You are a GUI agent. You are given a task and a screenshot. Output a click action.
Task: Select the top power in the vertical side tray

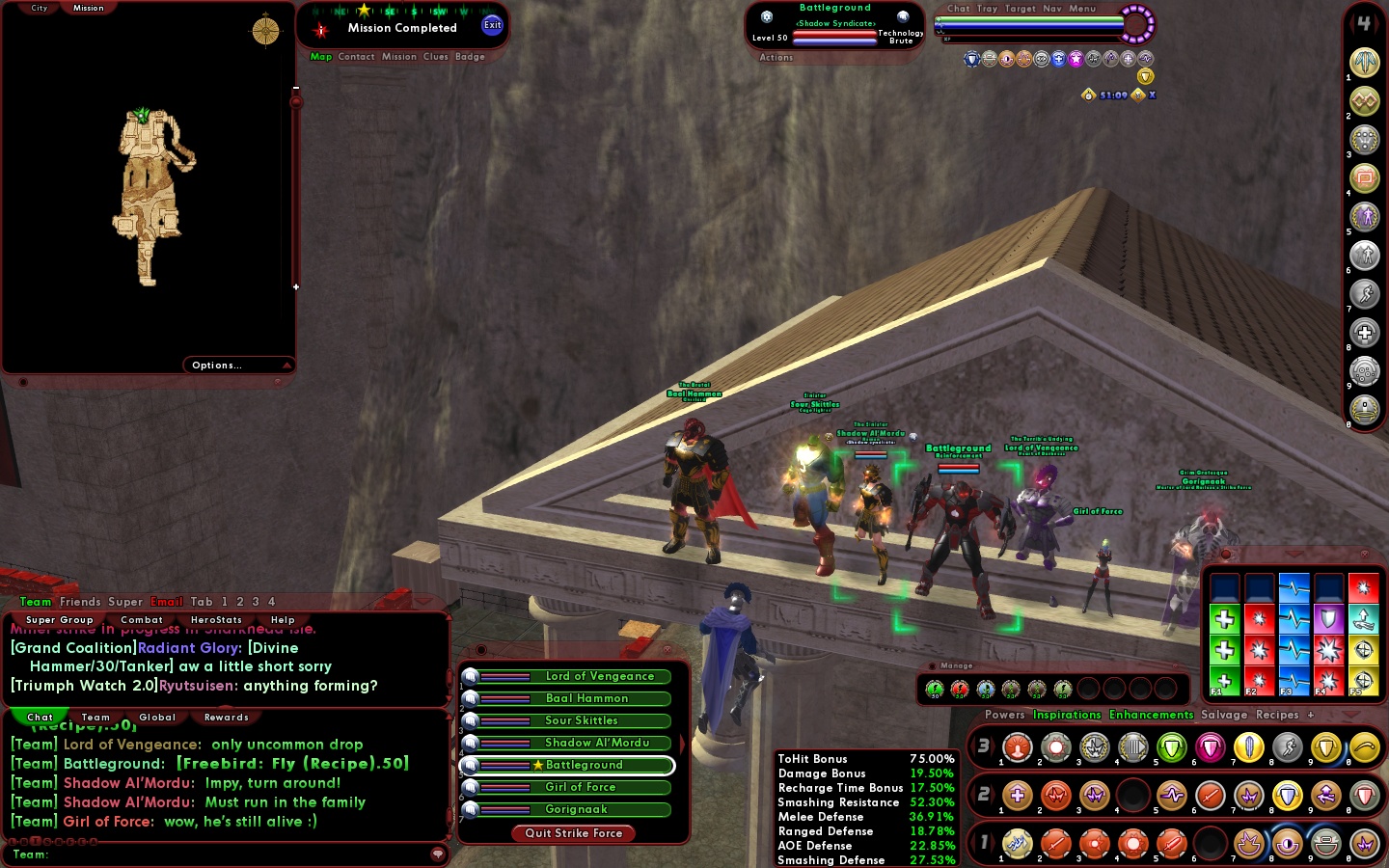pos(1364,62)
